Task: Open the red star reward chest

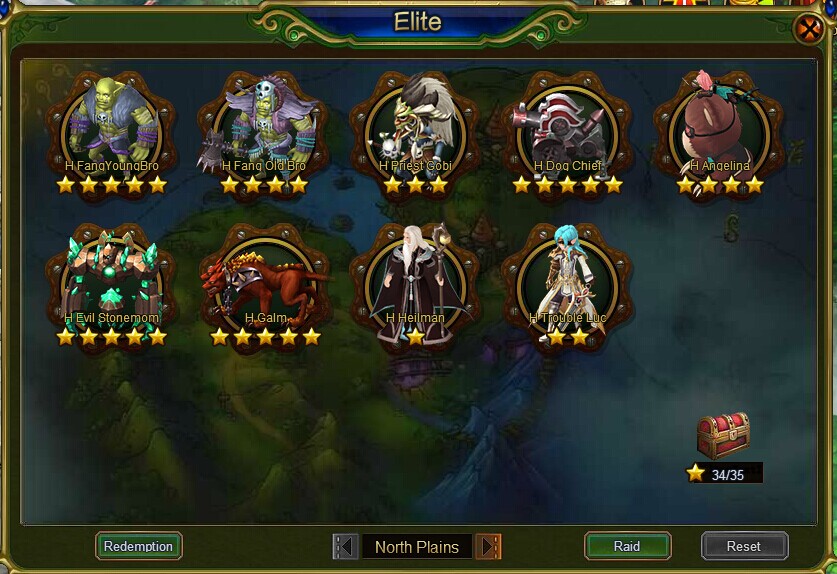Action: coord(723,434)
